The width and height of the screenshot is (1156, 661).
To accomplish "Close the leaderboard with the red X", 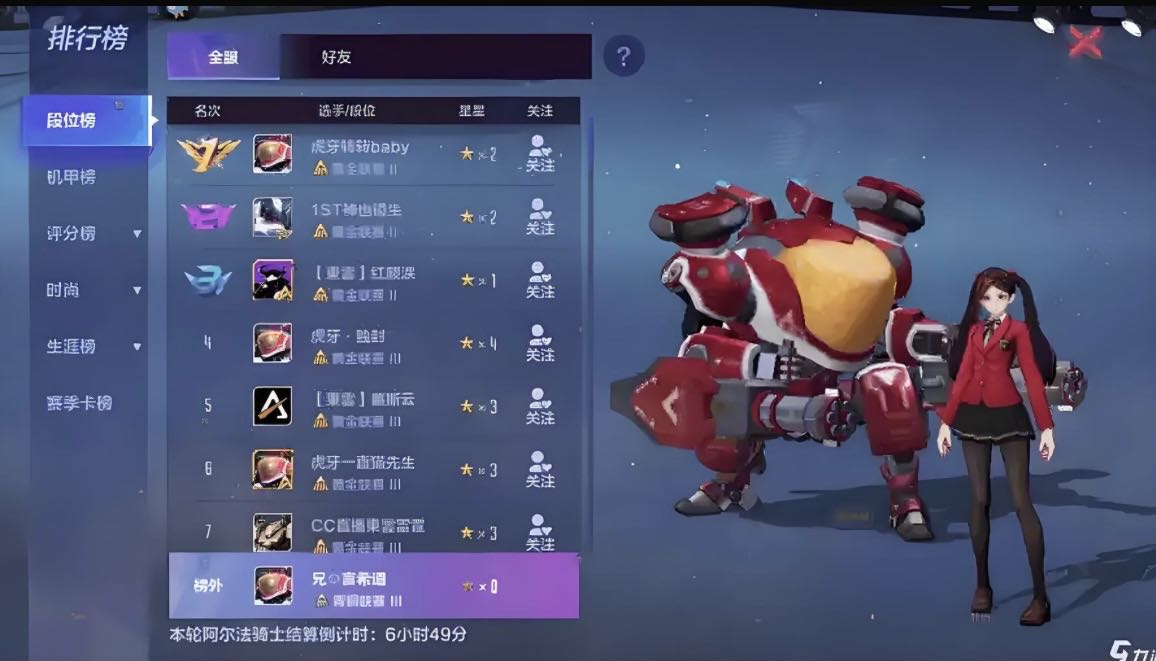I will click(1085, 42).
